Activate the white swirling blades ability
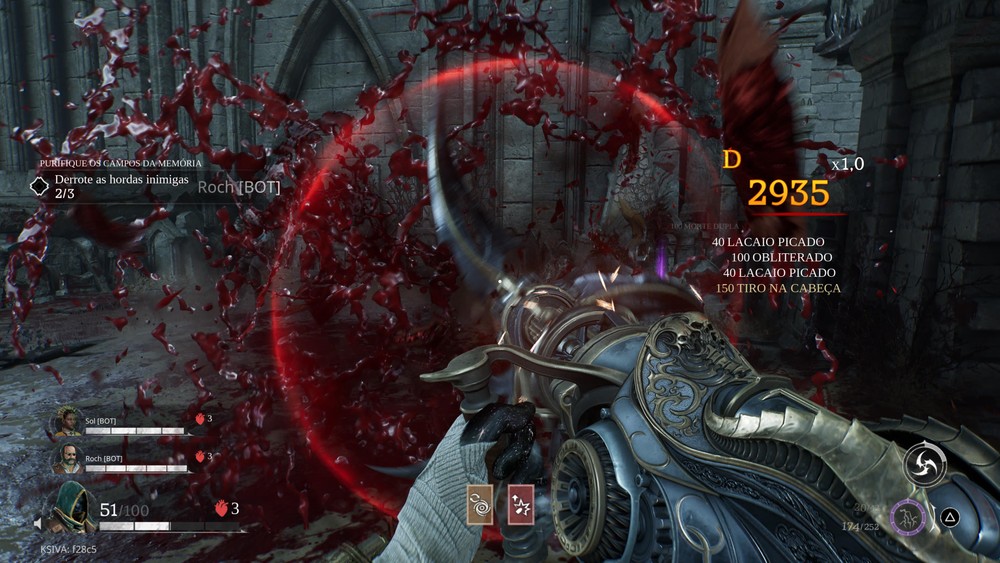Image resolution: width=1000 pixels, height=563 pixels. pyautogui.click(x=925, y=464)
